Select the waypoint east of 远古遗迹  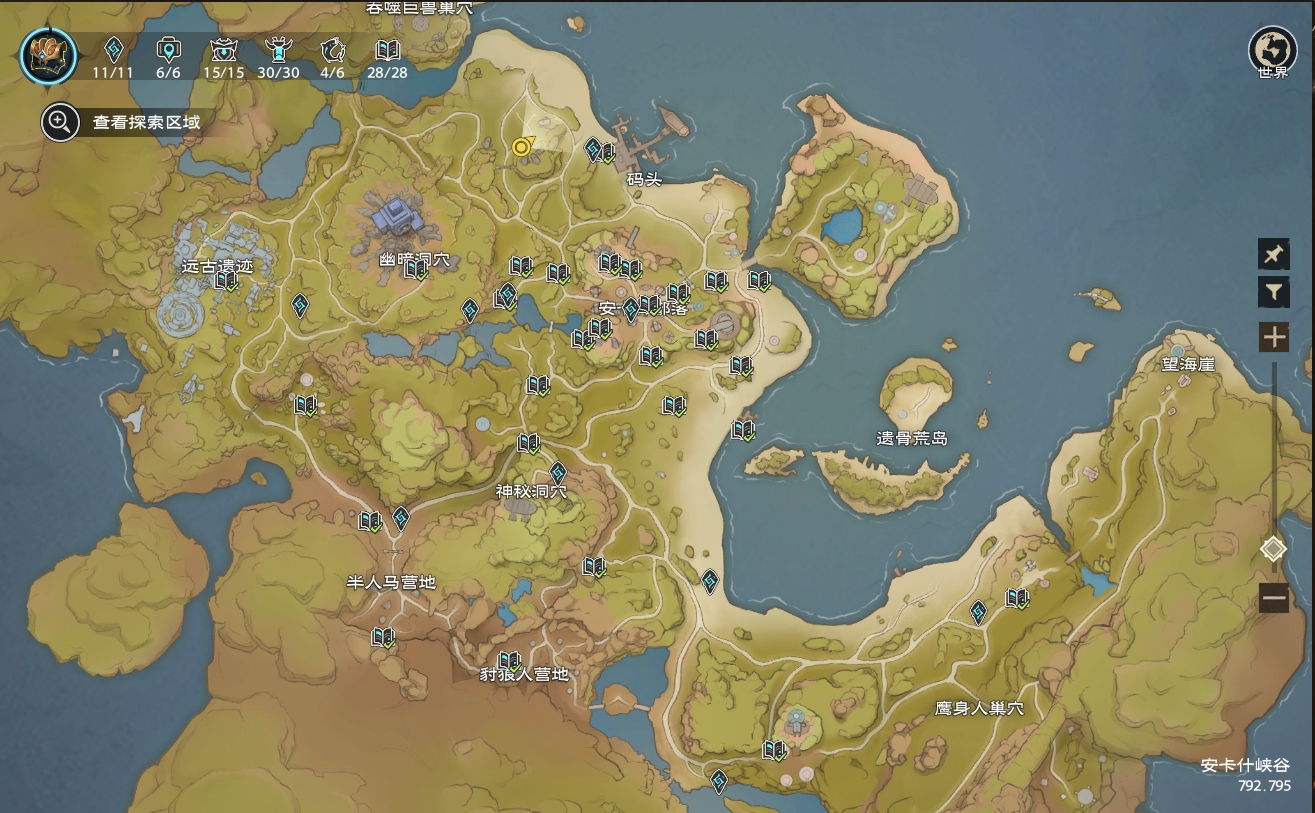click(x=299, y=305)
